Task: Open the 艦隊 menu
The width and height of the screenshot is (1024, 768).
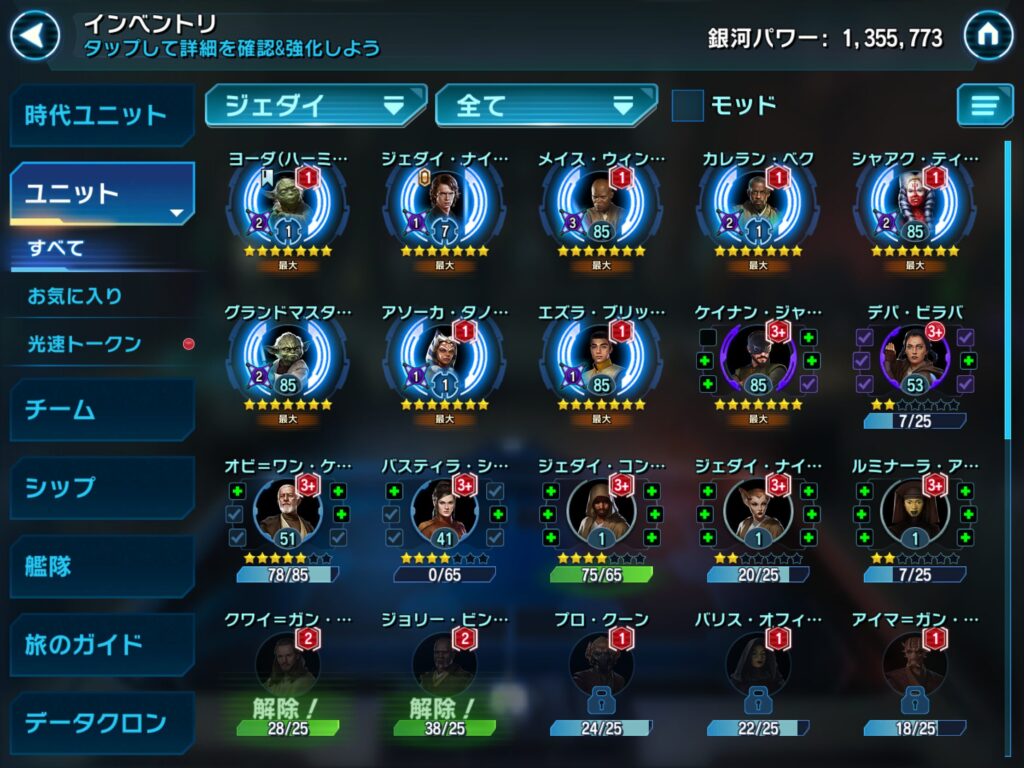Action: click(100, 566)
